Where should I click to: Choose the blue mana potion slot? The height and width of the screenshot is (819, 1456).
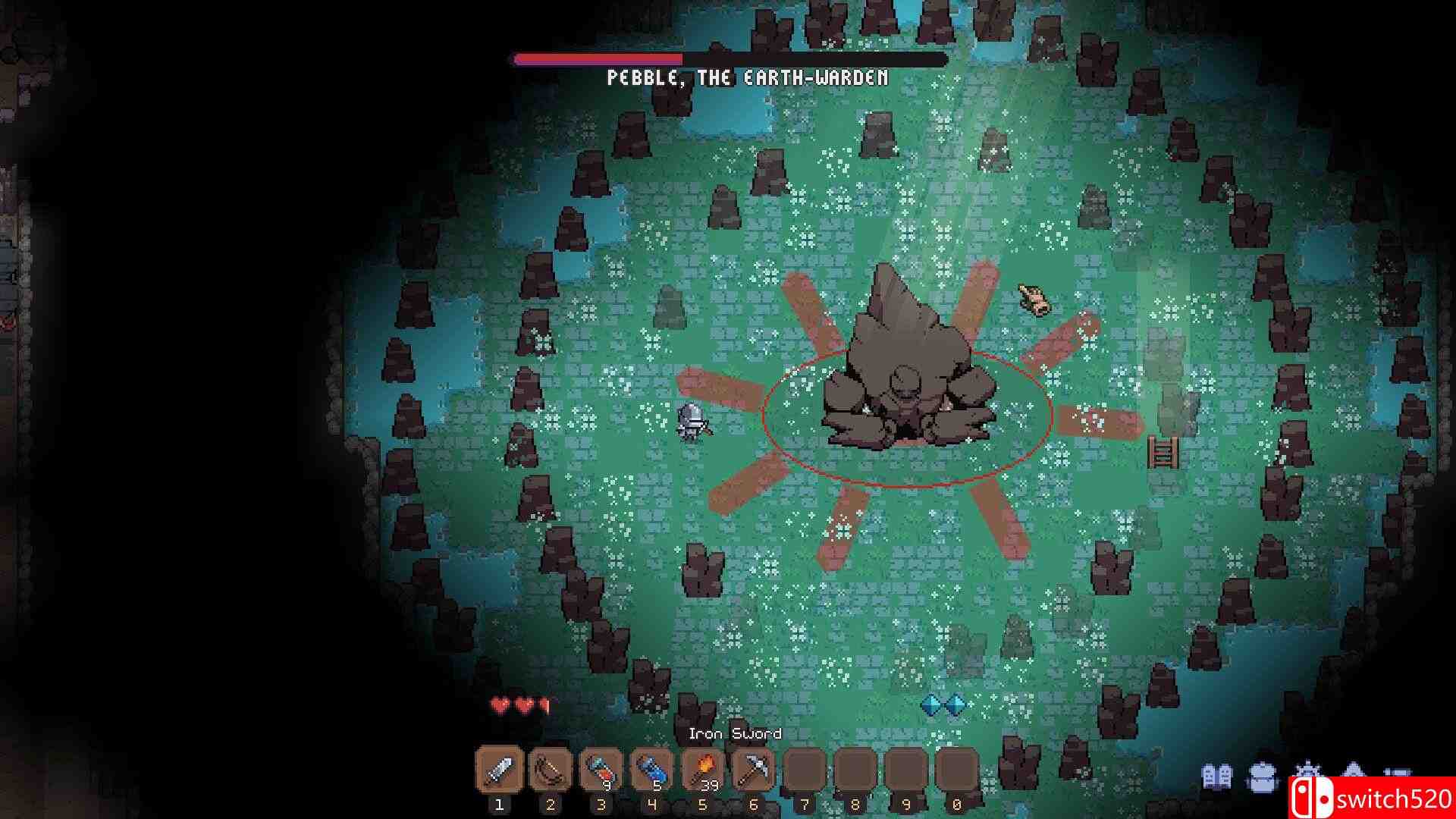[x=651, y=771]
